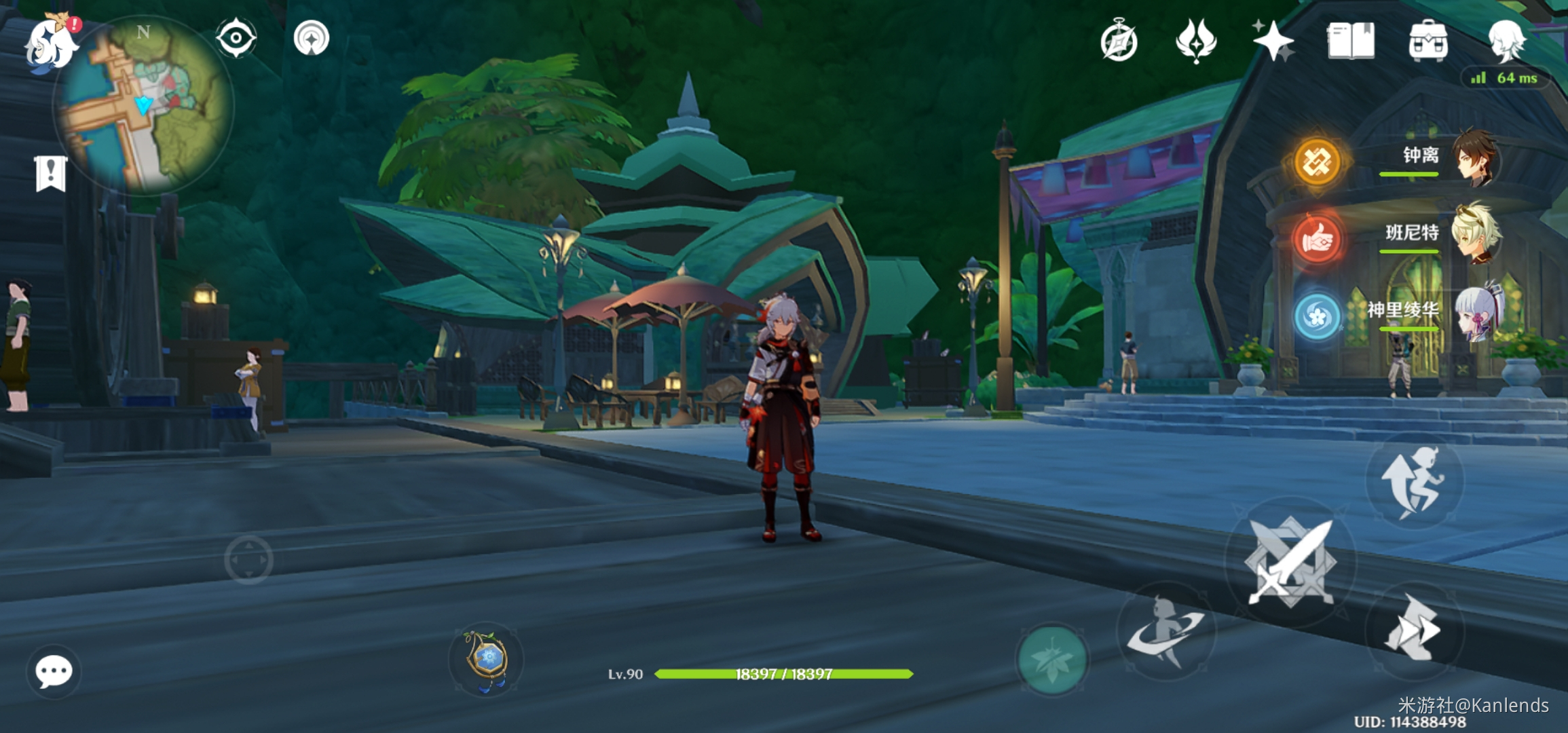
Task: Open the wing-shaped battle pass icon
Action: [x=1196, y=41]
